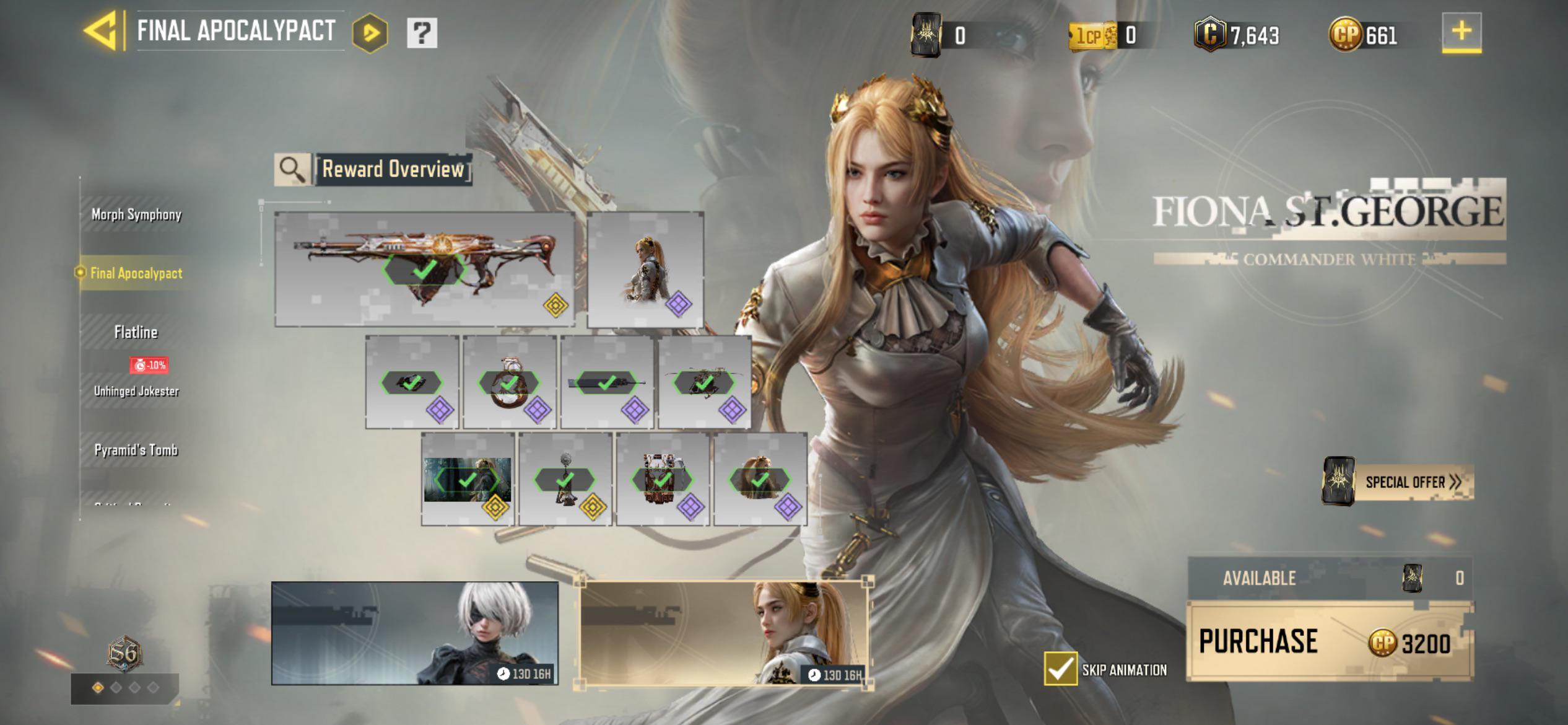
Task: Open the Final Apocalypact tab
Action: point(136,273)
